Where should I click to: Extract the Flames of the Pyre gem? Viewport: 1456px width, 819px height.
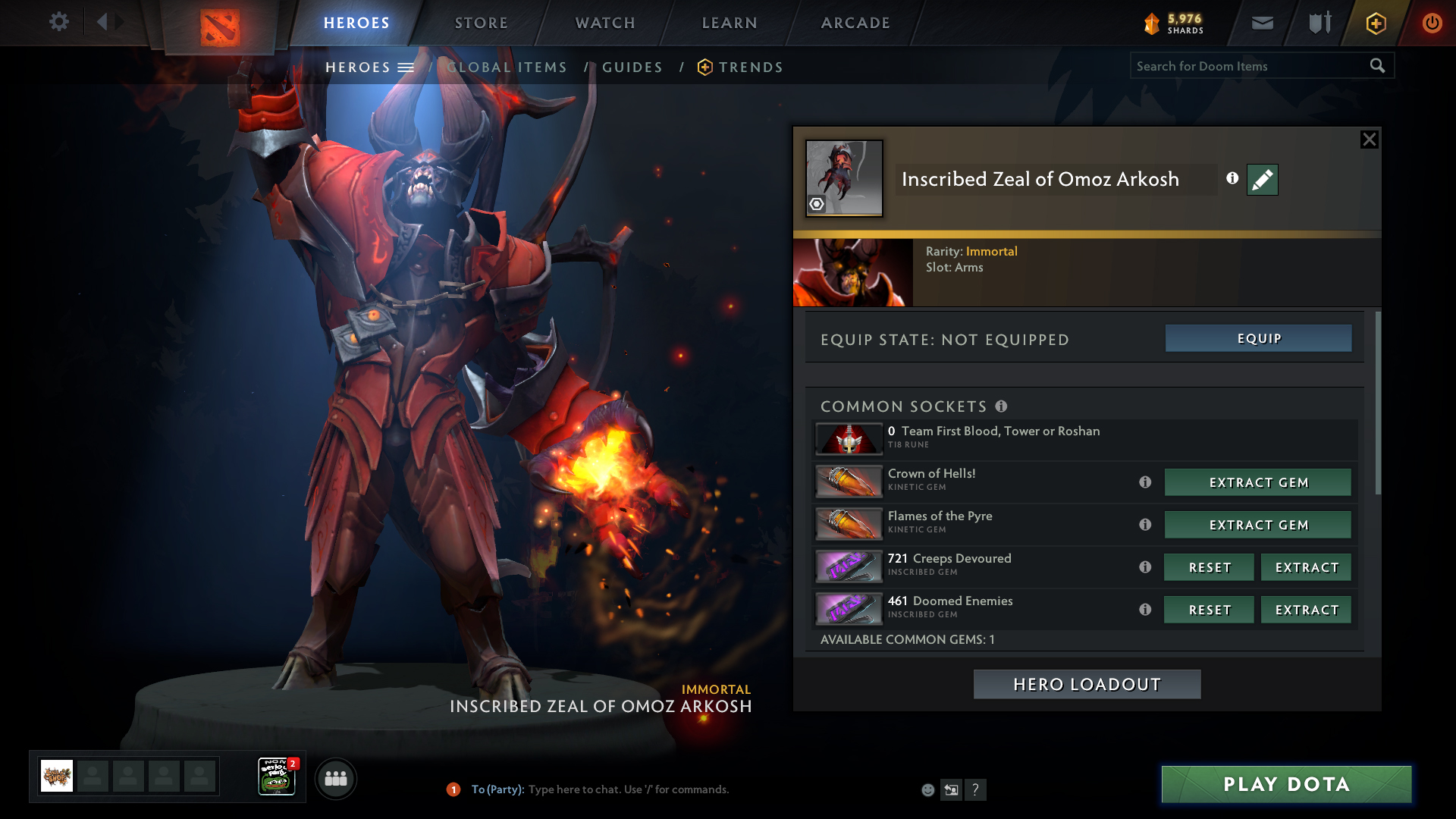(1258, 525)
